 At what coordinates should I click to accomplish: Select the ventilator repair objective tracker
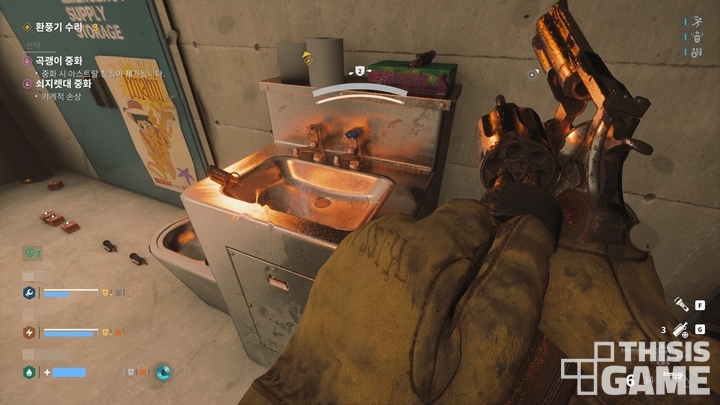(x=45, y=31)
